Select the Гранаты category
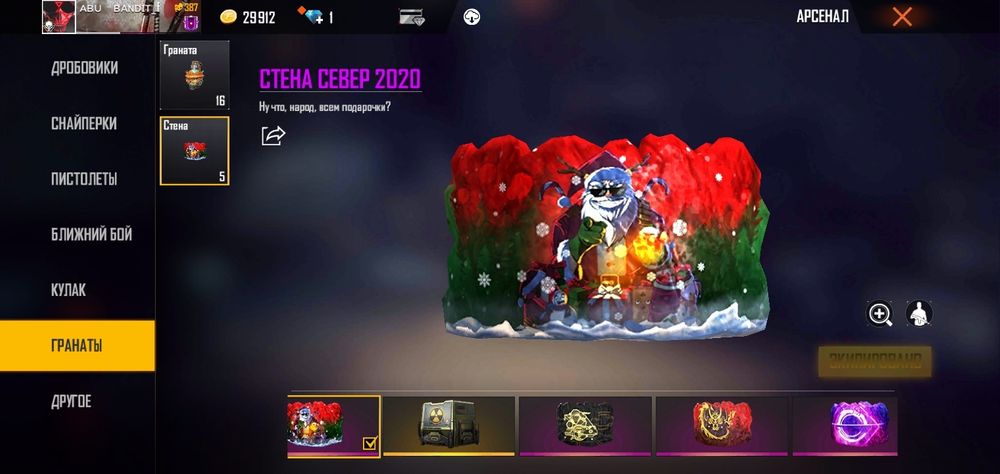The image size is (1000, 474). coord(78,346)
